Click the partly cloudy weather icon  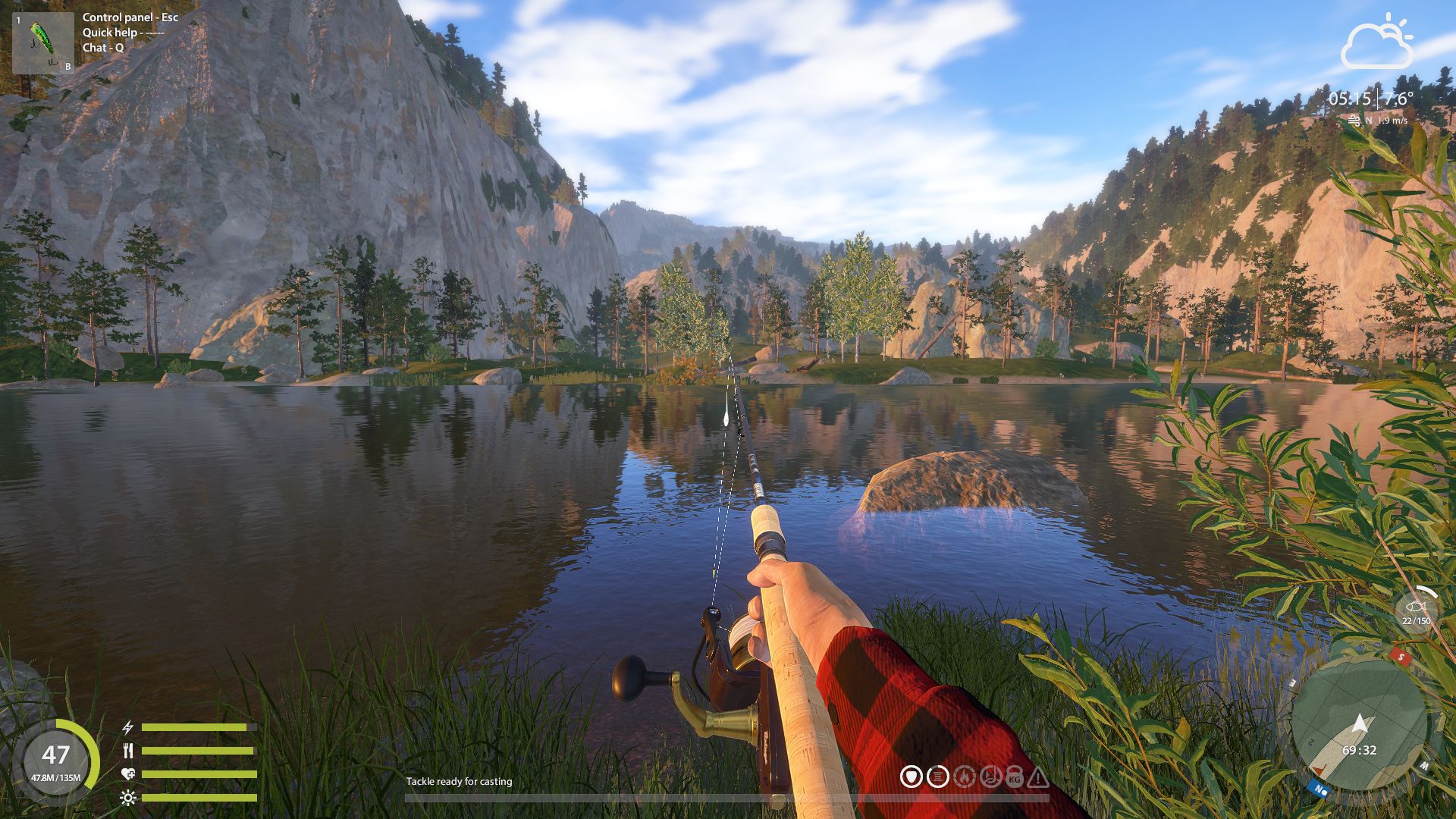click(x=1377, y=44)
